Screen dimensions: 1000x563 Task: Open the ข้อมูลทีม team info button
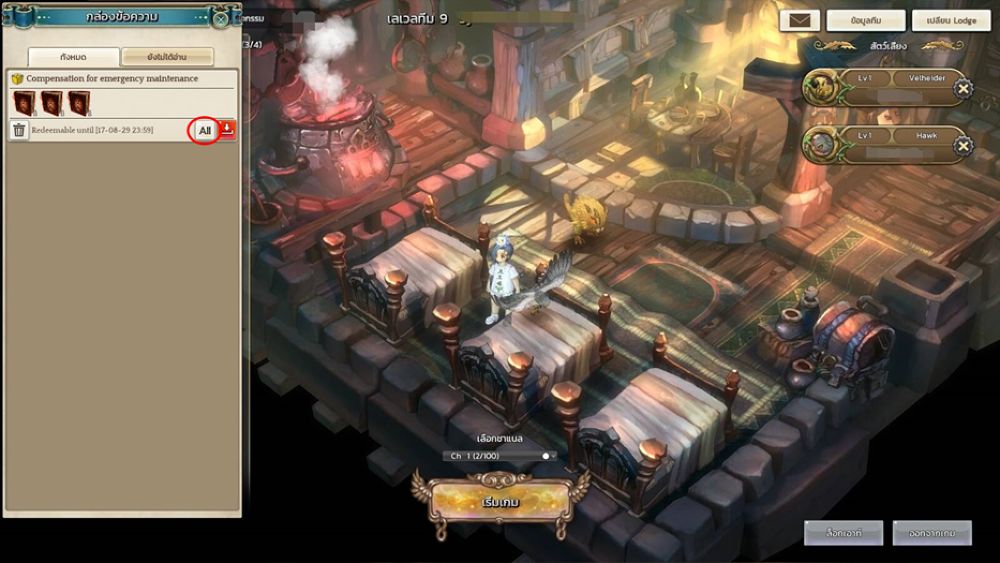pyautogui.click(x=866, y=20)
